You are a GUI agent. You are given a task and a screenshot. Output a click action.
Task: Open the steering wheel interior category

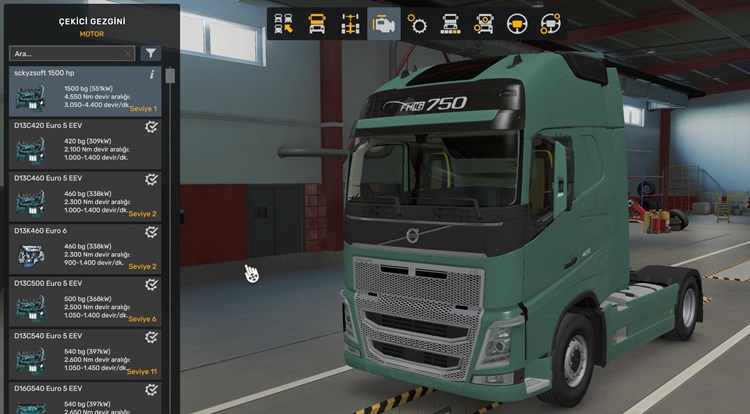[516, 23]
